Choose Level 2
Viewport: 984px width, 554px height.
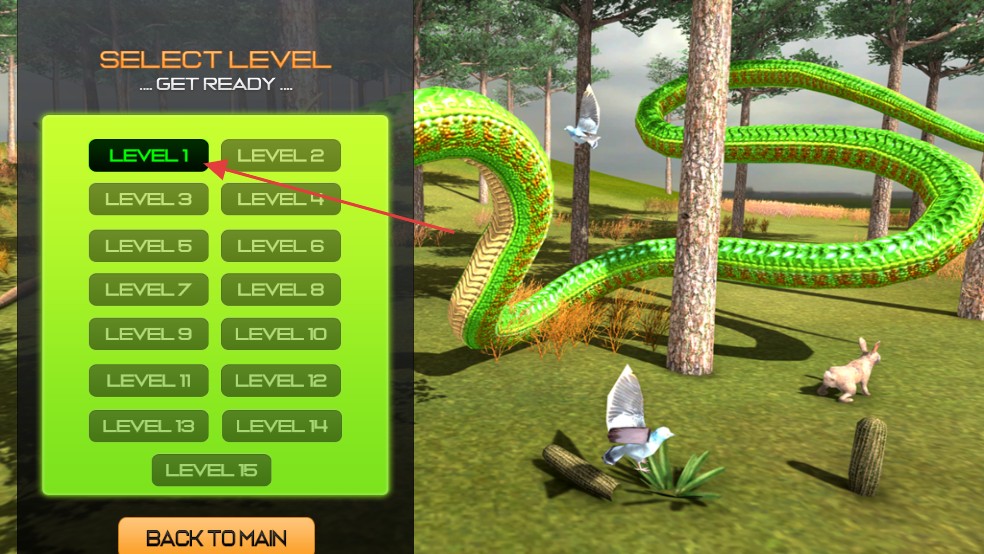coord(281,156)
